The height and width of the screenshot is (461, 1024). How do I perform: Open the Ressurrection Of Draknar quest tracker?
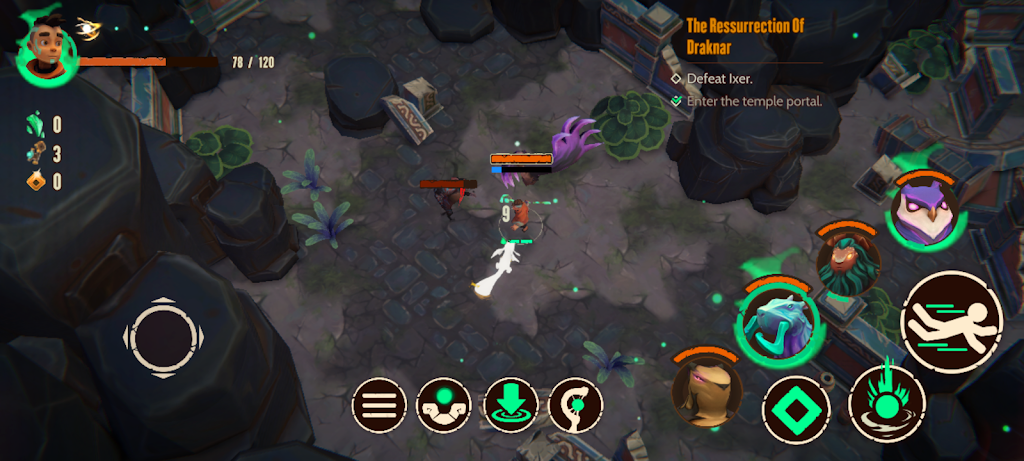747,37
